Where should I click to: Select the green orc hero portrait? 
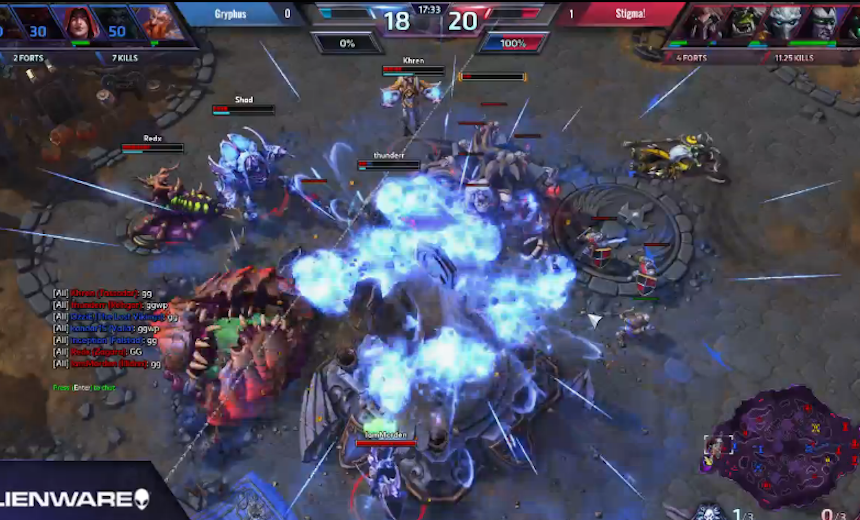click(x=746, y=22)
